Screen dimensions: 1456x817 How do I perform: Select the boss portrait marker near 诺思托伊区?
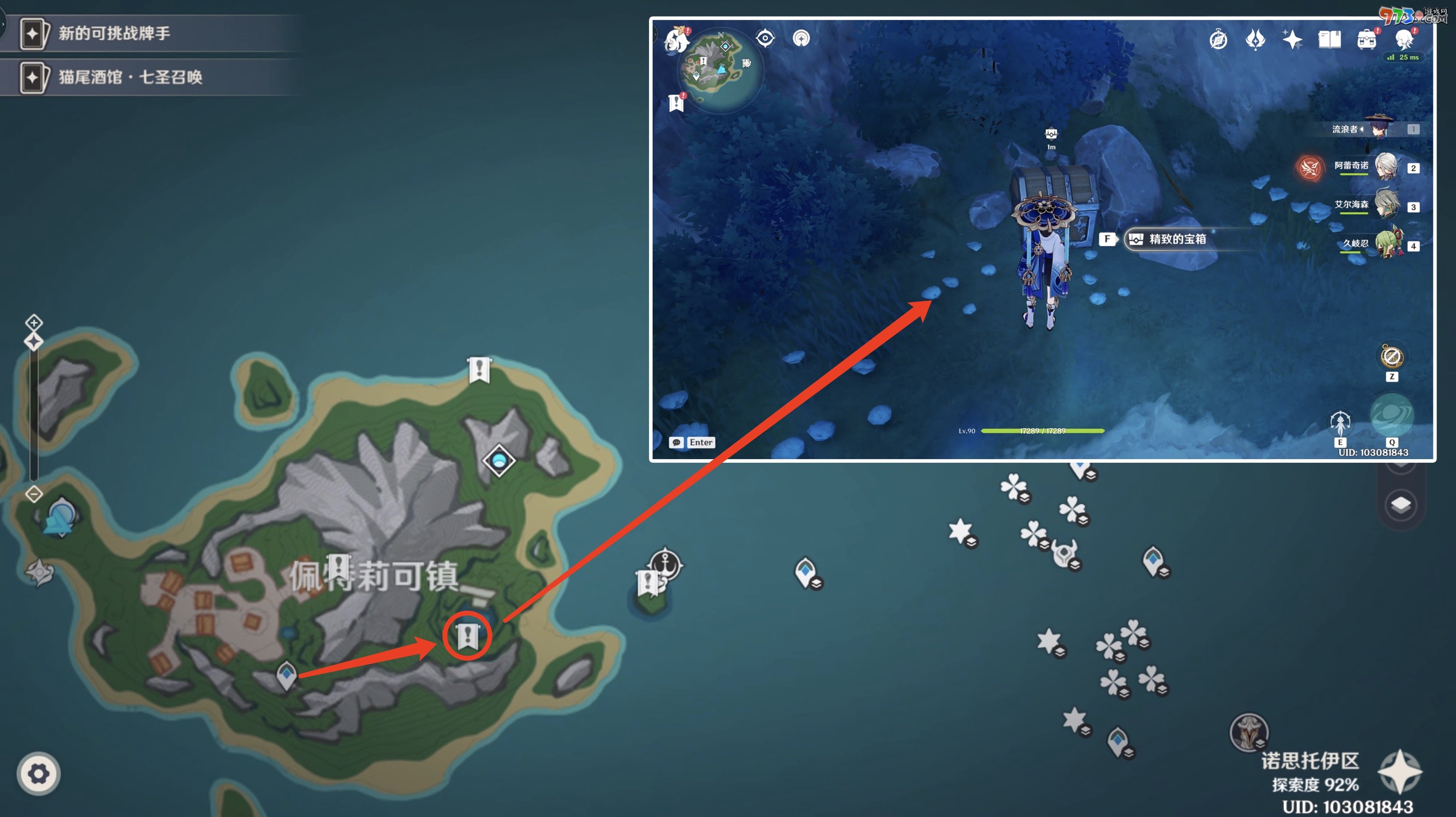pyautogui.click(x=1249, y=732)
